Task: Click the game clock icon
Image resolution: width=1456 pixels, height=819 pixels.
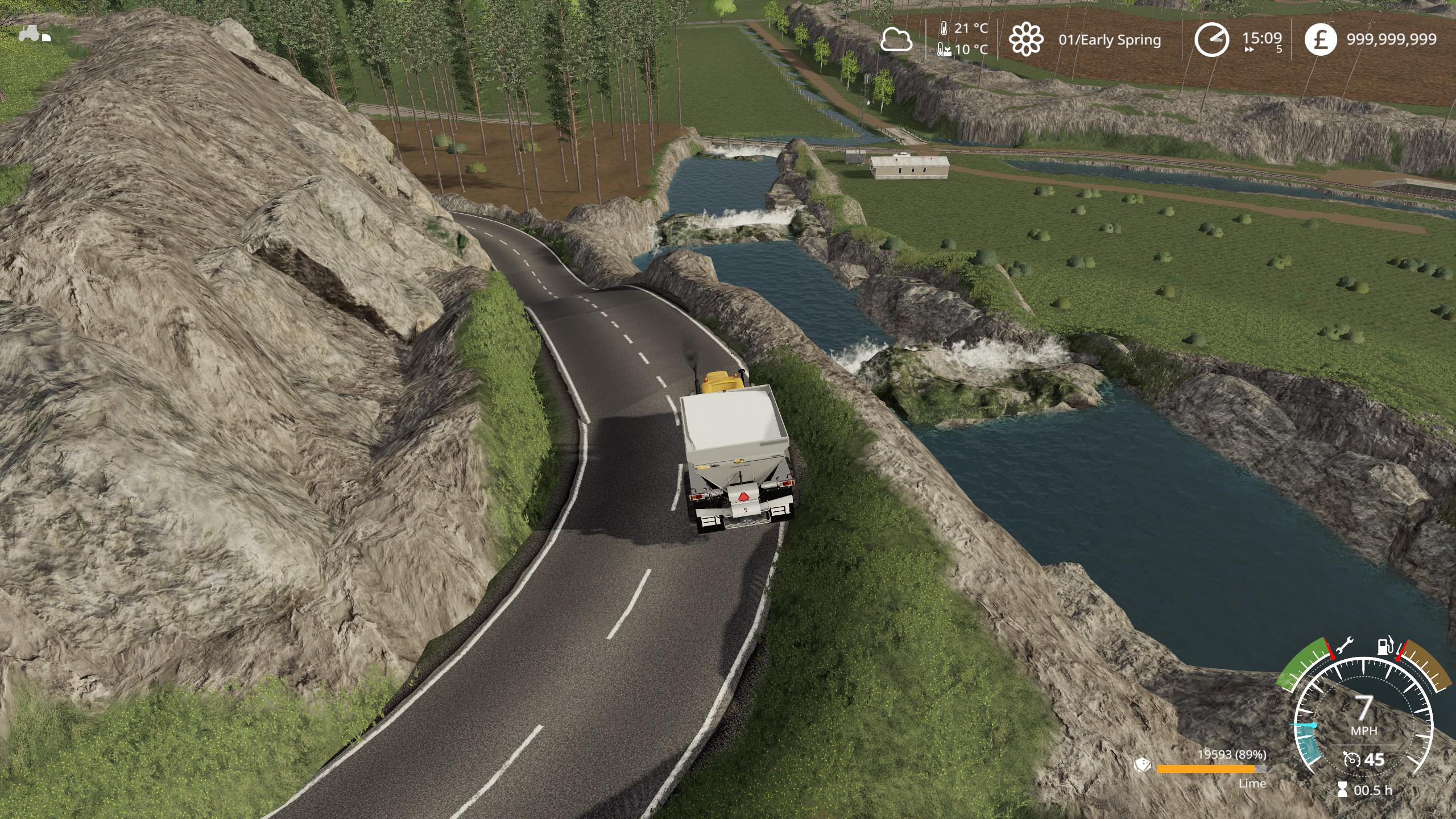Action: point(1211,40)
